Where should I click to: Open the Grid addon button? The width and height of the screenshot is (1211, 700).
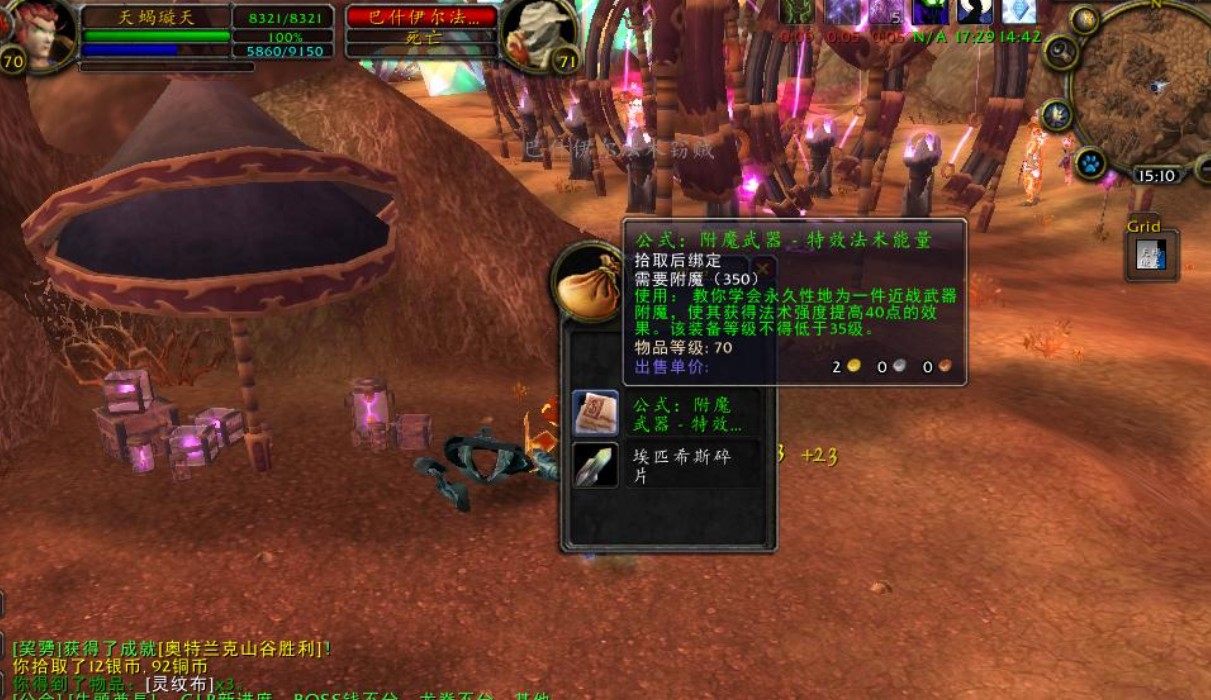1152,254
